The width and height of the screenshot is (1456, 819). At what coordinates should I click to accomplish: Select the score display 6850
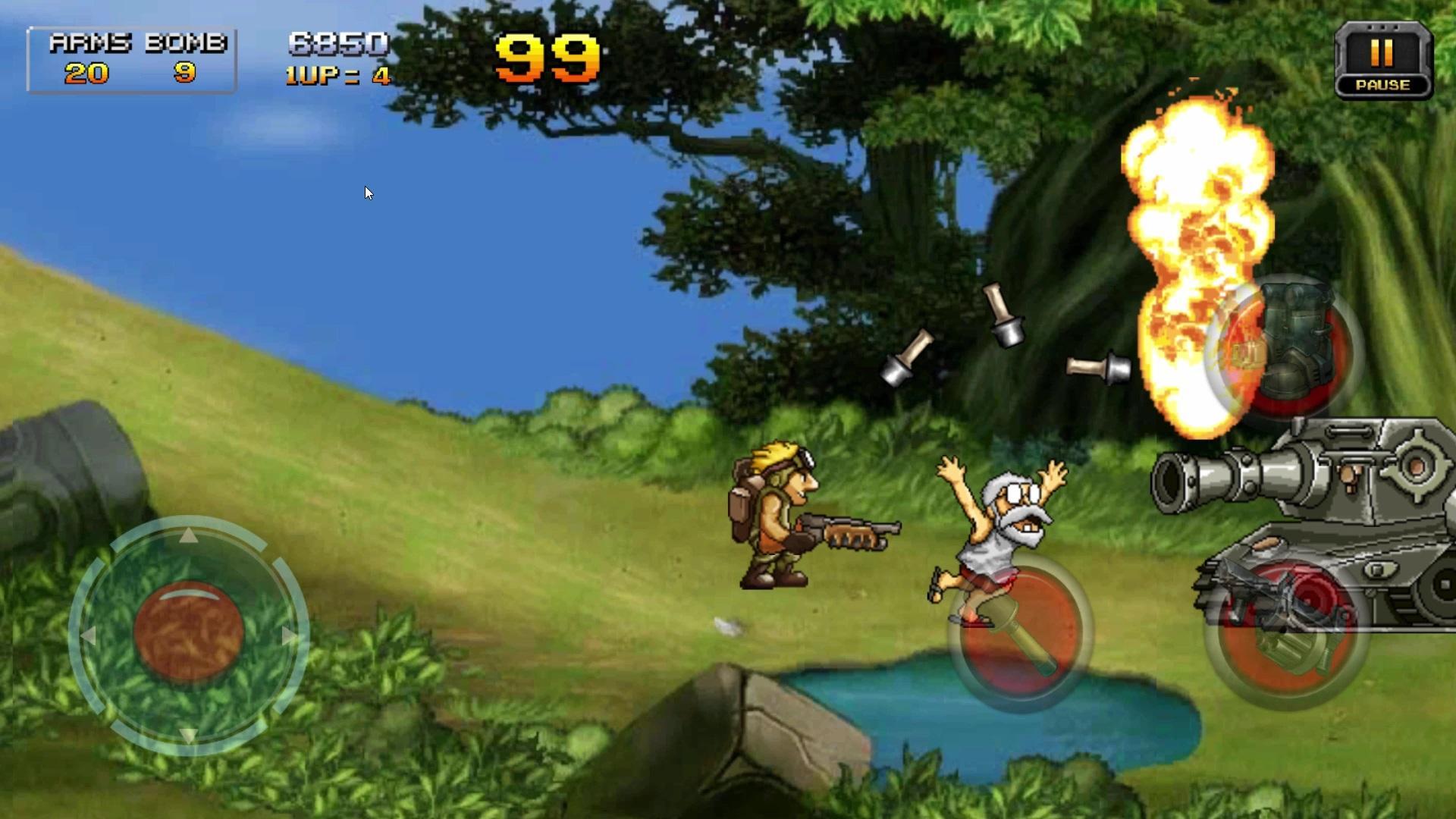click(337, 44)
